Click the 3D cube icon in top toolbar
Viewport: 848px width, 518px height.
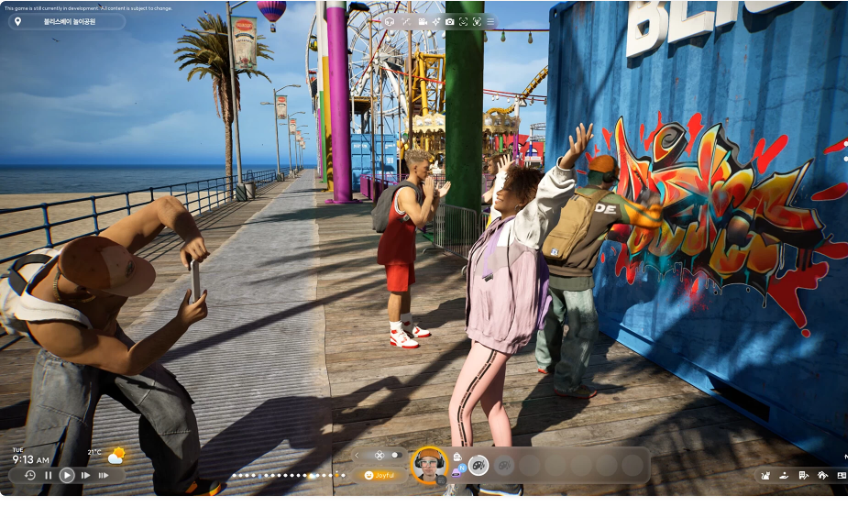point(390,21)
